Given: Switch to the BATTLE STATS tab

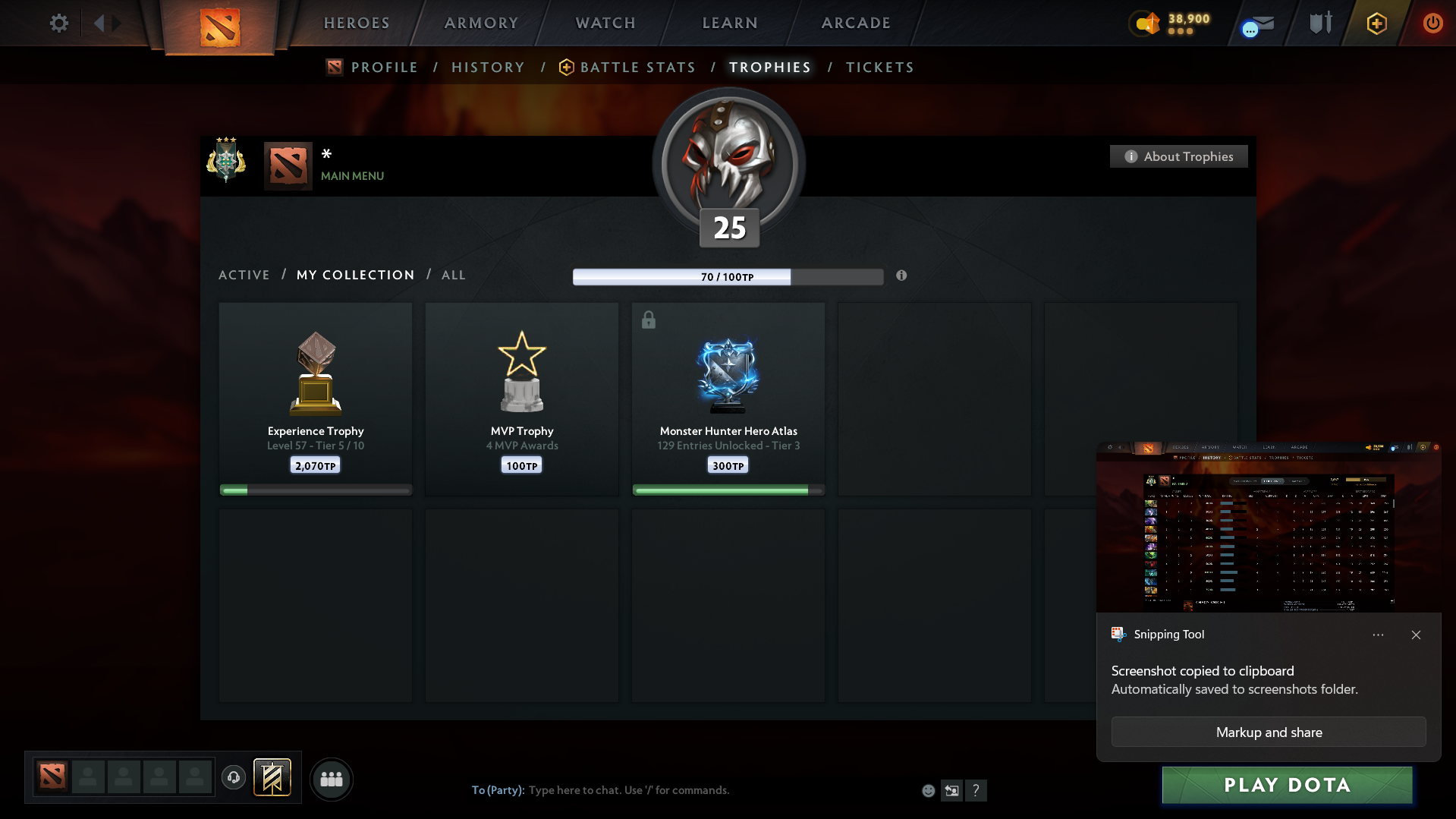Looking at the screenshot, I should pos(637,67).
